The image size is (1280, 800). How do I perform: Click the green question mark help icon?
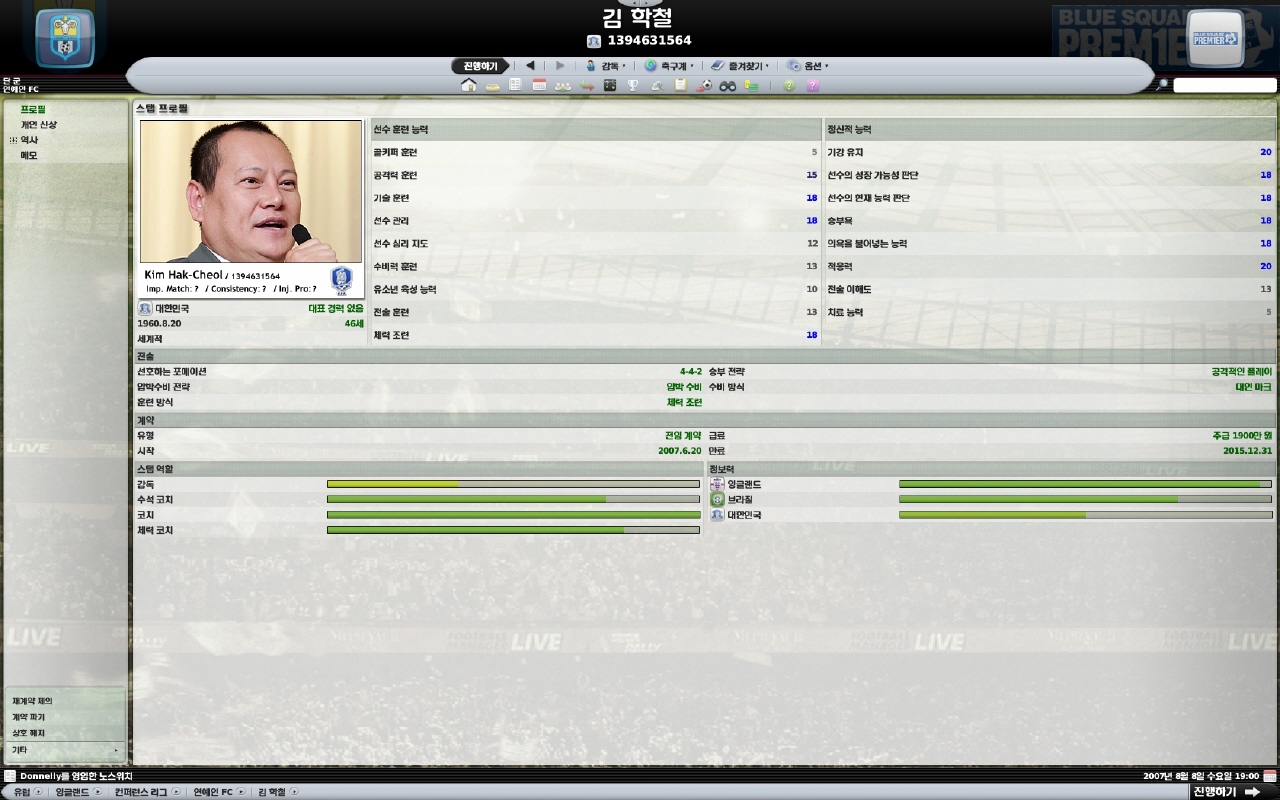[789, 86]
